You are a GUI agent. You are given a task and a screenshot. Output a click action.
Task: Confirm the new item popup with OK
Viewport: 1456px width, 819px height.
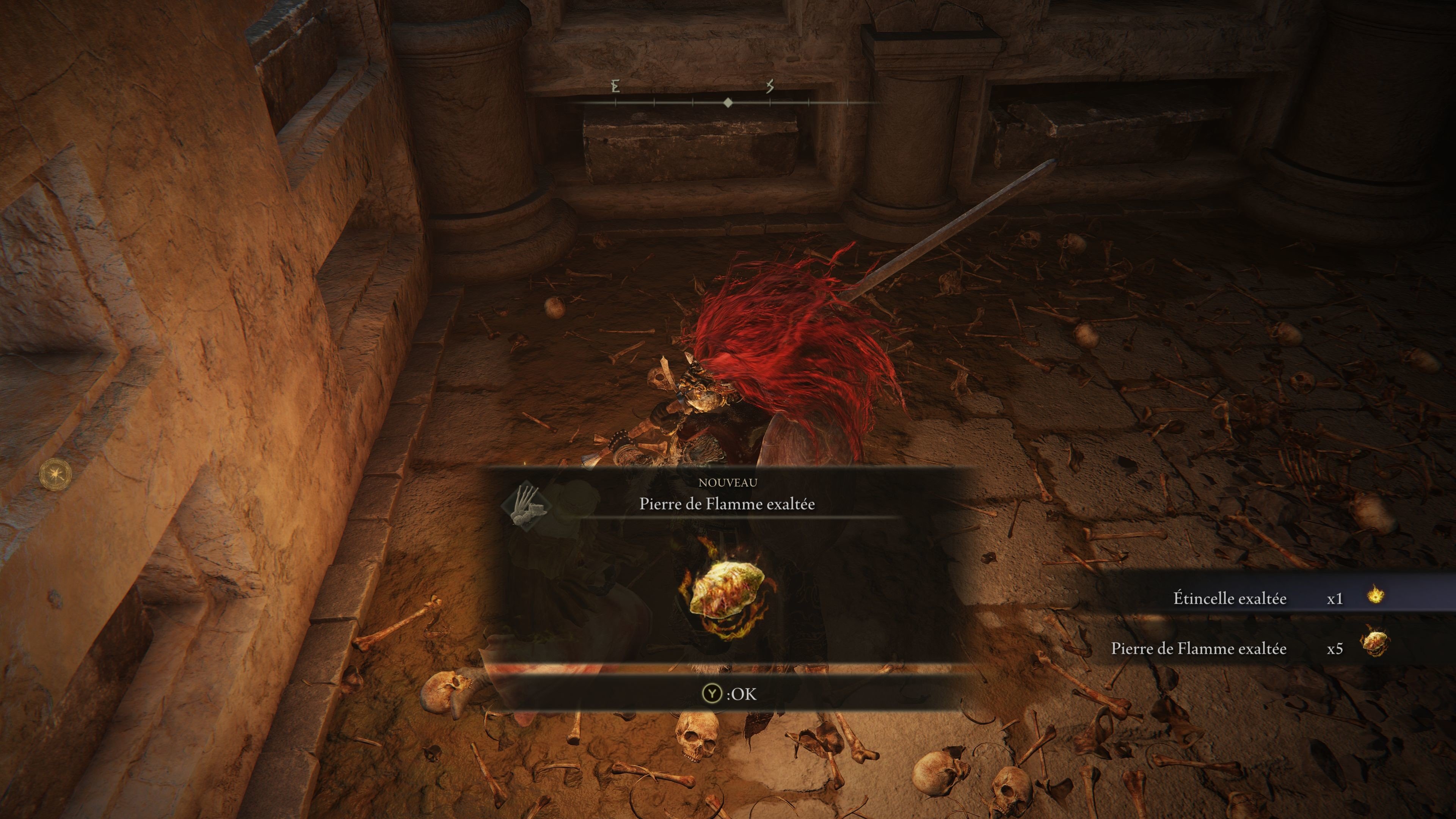[728, 693]
